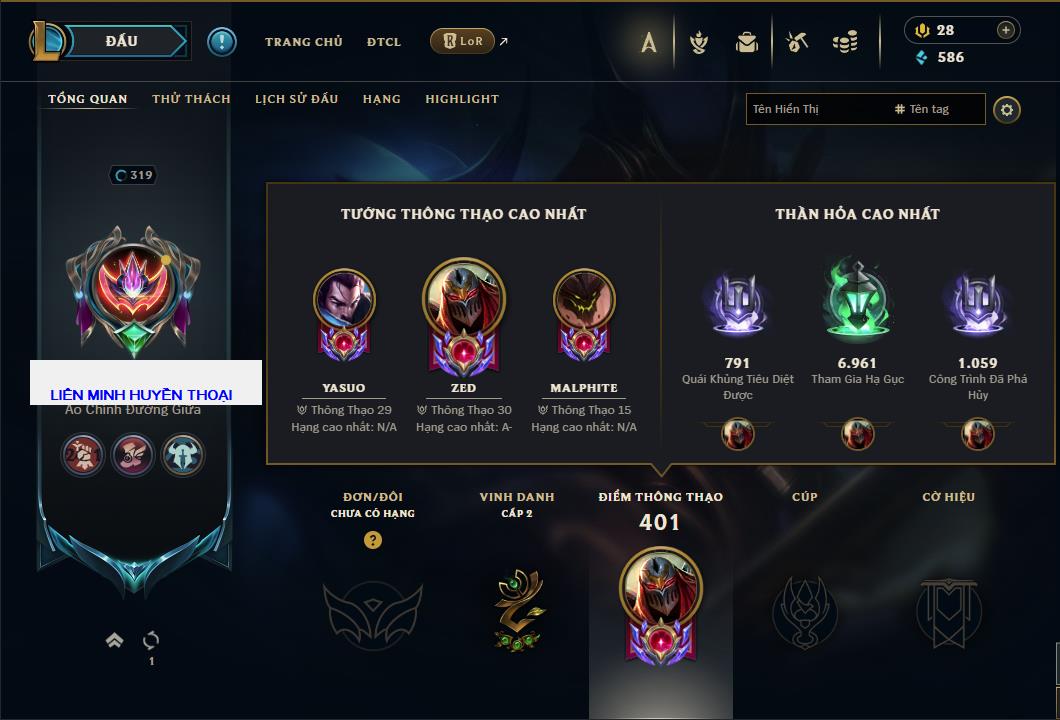Select the HẠNG tab
Image resolution: width=1060 pixels, height=720 pixels.
point(381,99)
